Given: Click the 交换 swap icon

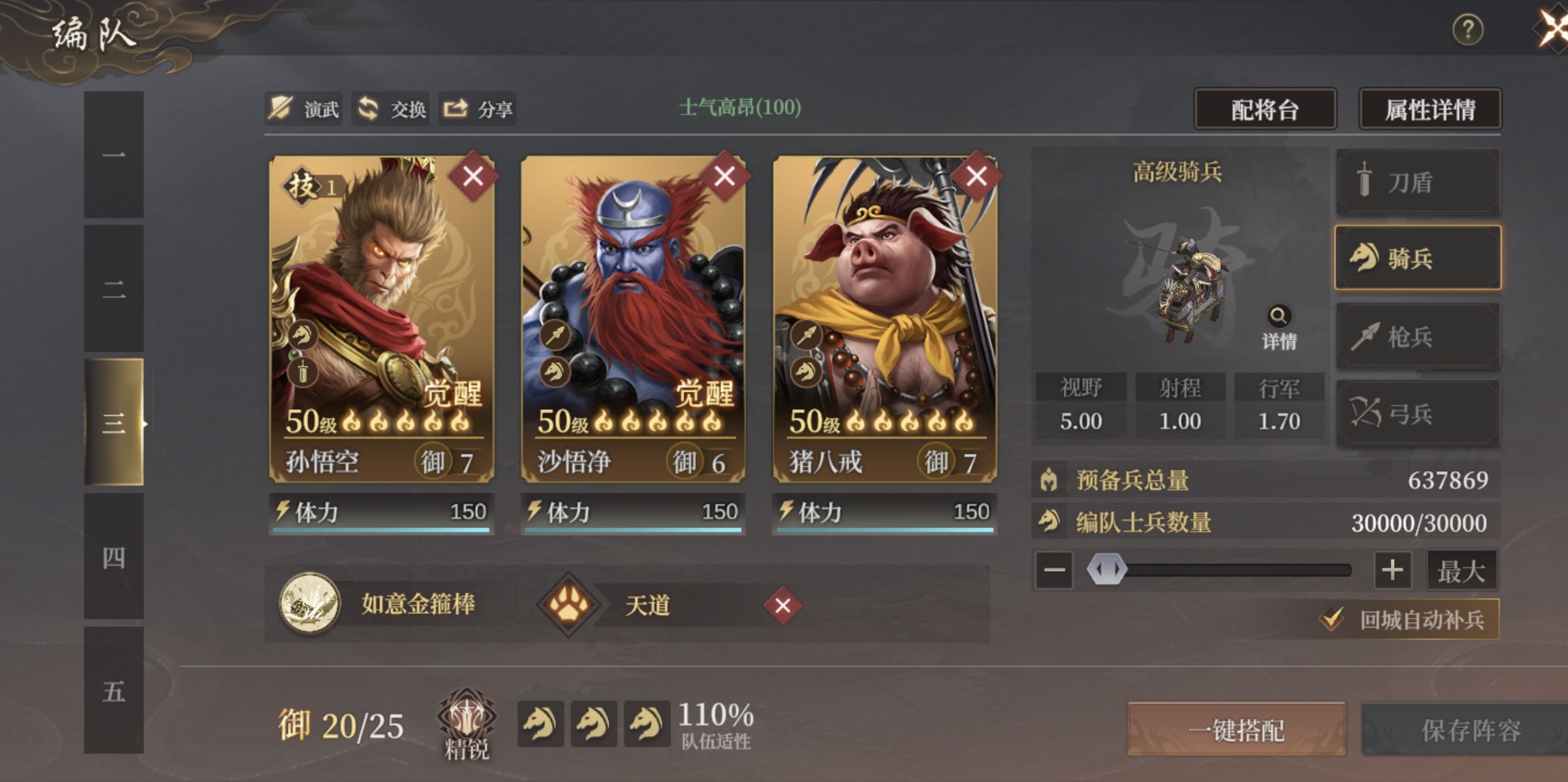Looking at the screenshot, I should coord(367,109).
